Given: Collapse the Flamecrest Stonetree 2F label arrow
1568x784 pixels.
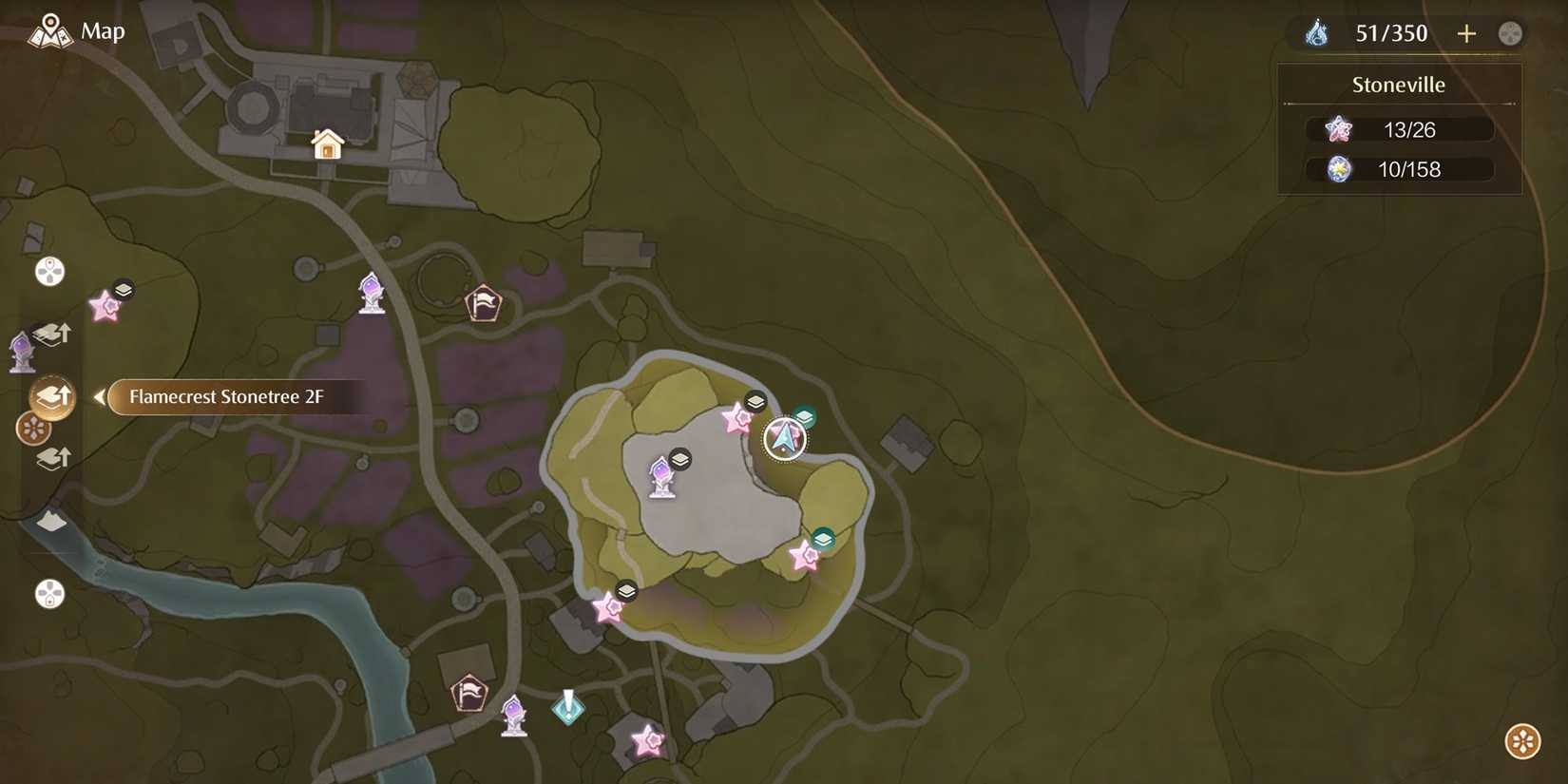Looking at the screenshot, I should 99,397.
